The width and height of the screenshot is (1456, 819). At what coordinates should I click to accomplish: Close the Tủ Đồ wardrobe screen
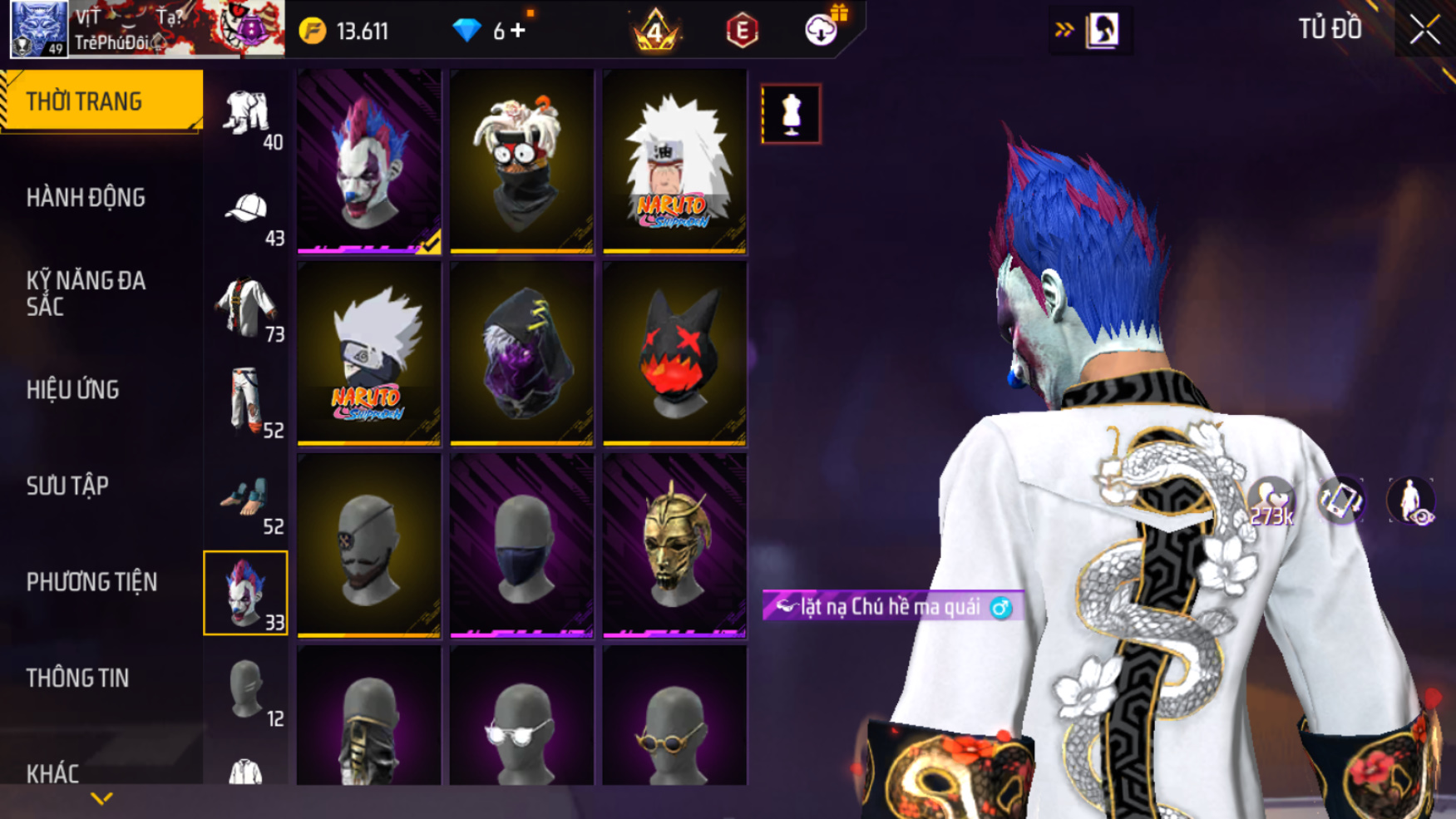pyautogui.click(x=1424, y=31)
